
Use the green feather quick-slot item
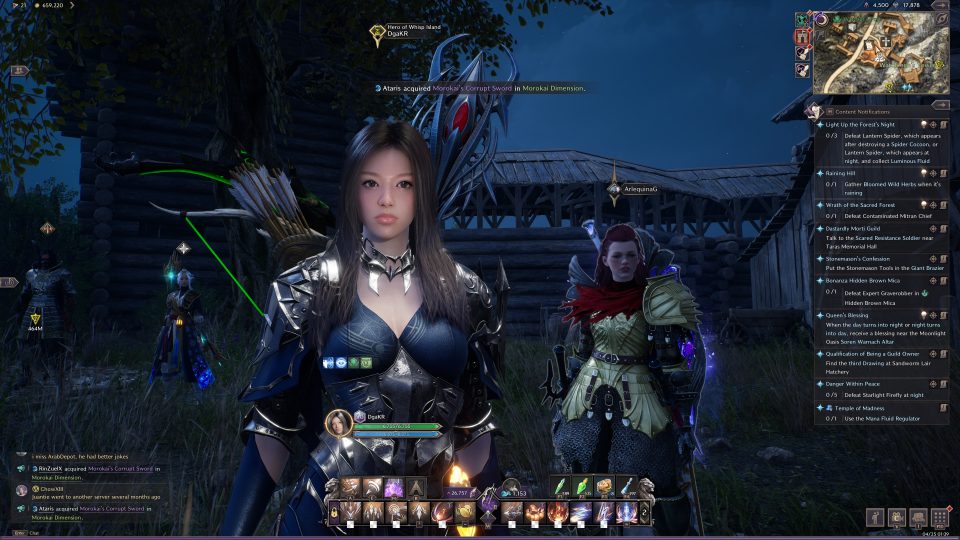click(562, 486)
